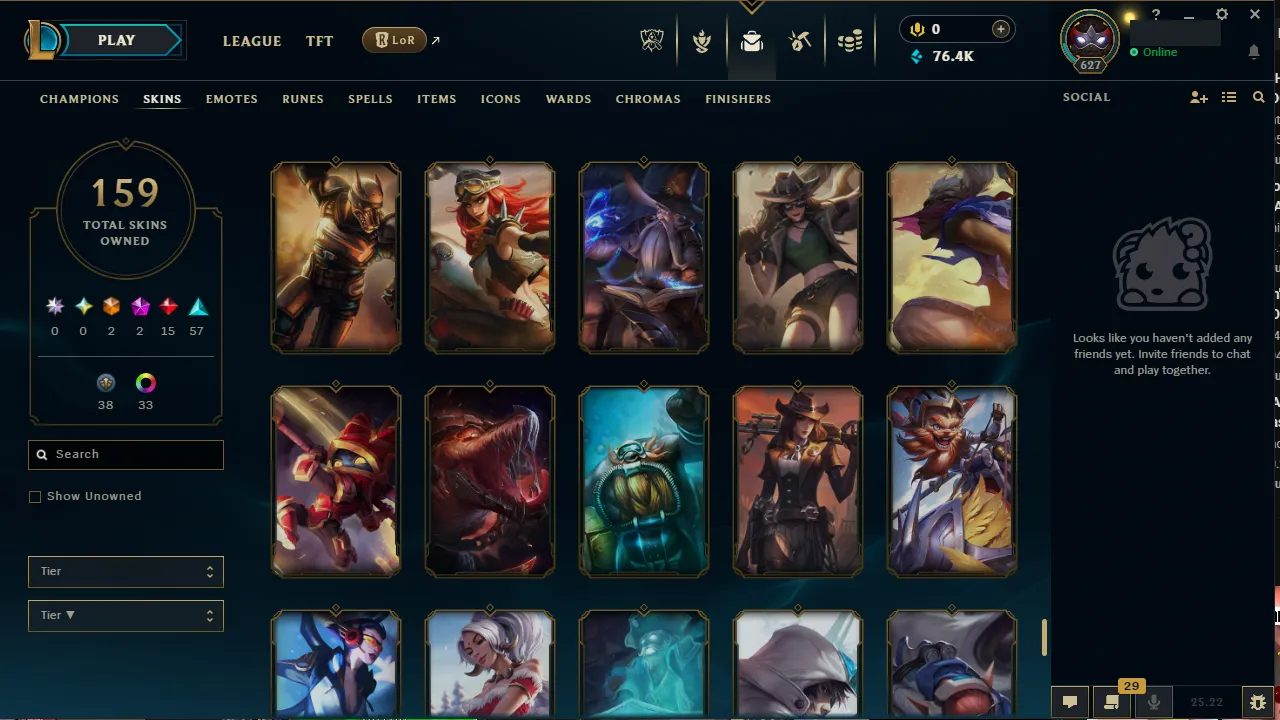This screenshot has width=1280, height=720.
Task: Click the coin stack store icon
Action: click(850, 41)
